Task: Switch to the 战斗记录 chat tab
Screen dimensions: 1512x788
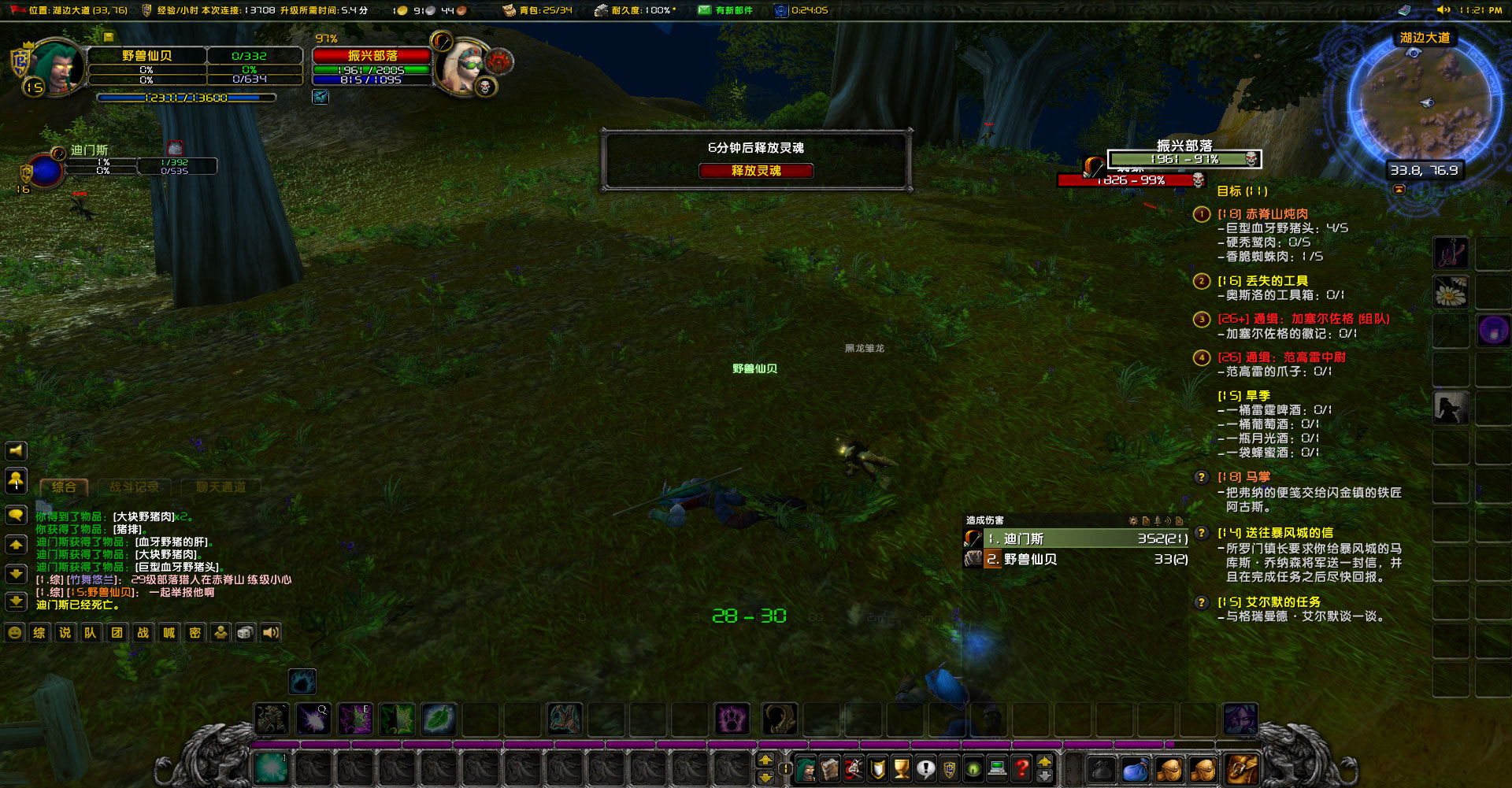Action: pos(135,486)
